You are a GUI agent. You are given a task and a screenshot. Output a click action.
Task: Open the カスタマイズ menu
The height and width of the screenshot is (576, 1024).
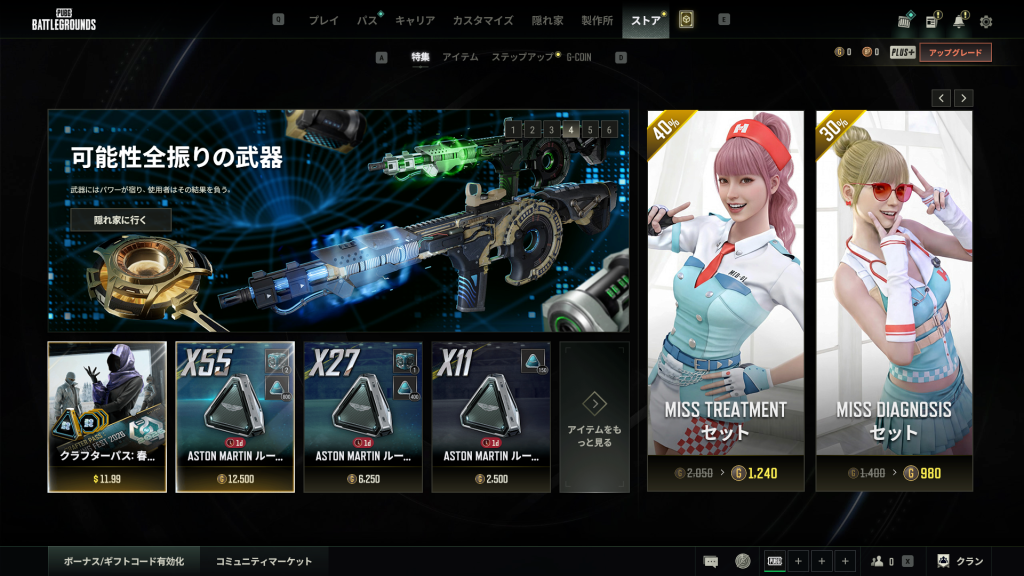click(482, 20)
